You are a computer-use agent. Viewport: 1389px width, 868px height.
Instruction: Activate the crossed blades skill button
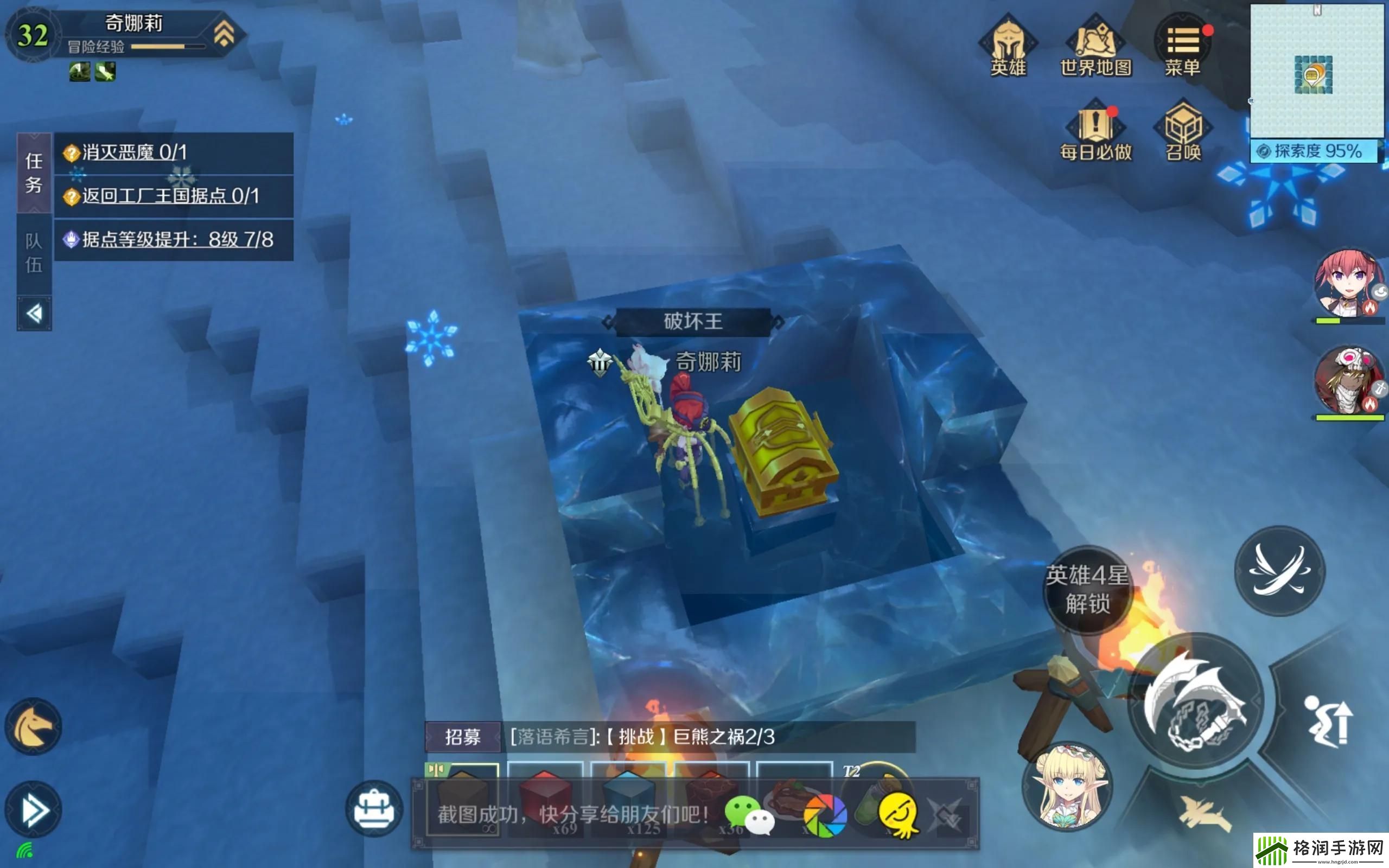click(1279, 570)
